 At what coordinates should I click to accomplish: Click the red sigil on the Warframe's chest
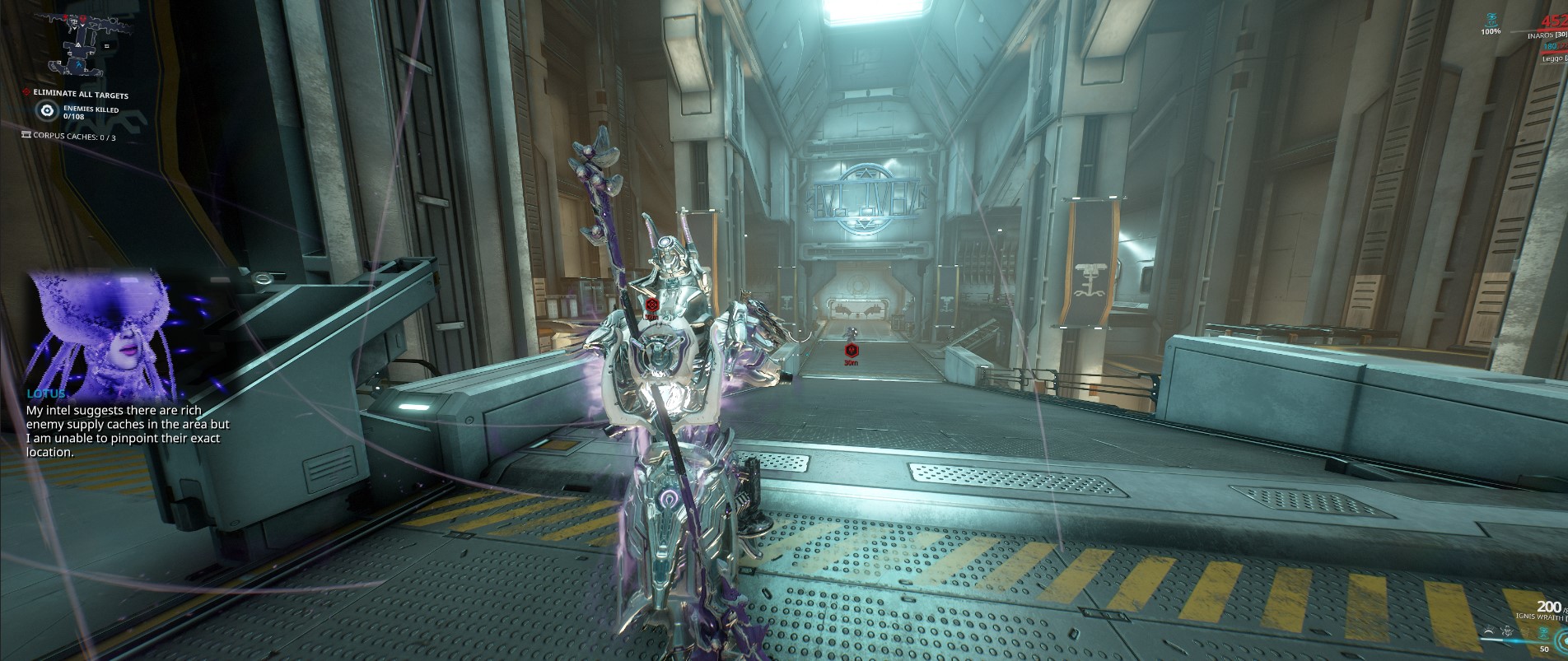point(651,303)
